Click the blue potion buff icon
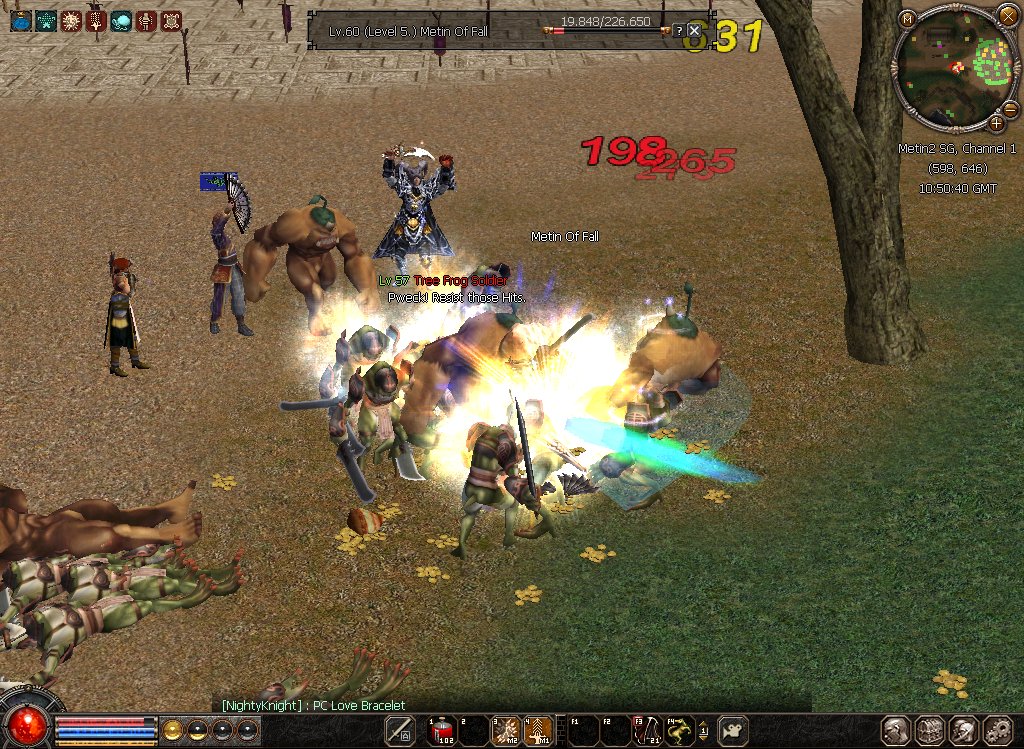1024x749 pixels. click(21, 21)
